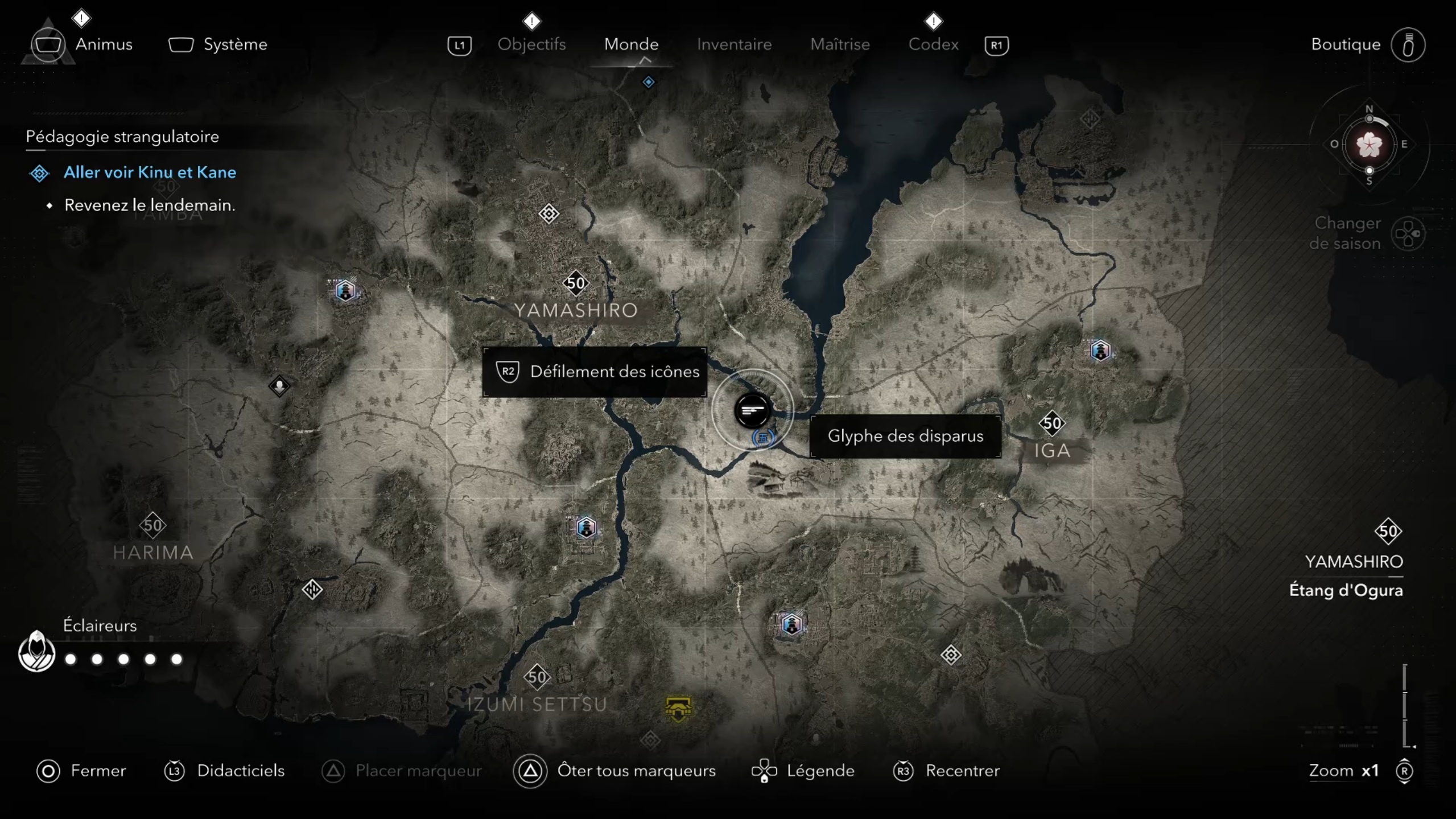1456x819 pixels.
Task: Select the Iga region level 50 marker
Action: click(1051, 423)
